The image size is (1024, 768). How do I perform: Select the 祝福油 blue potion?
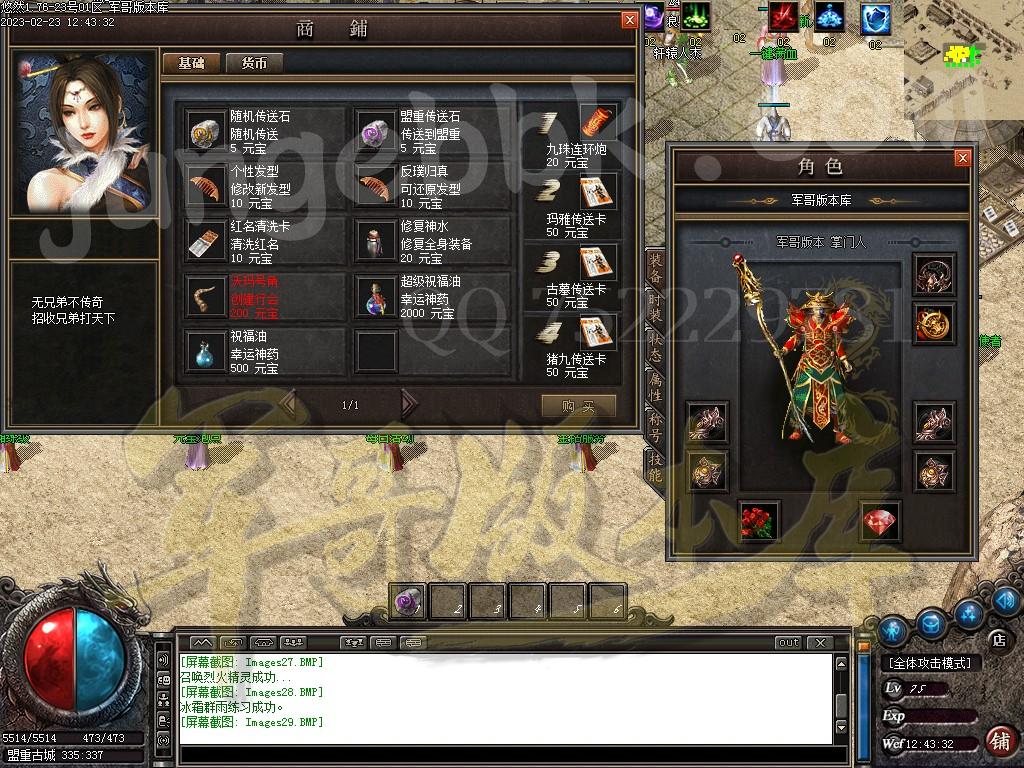tap(206, 352)
